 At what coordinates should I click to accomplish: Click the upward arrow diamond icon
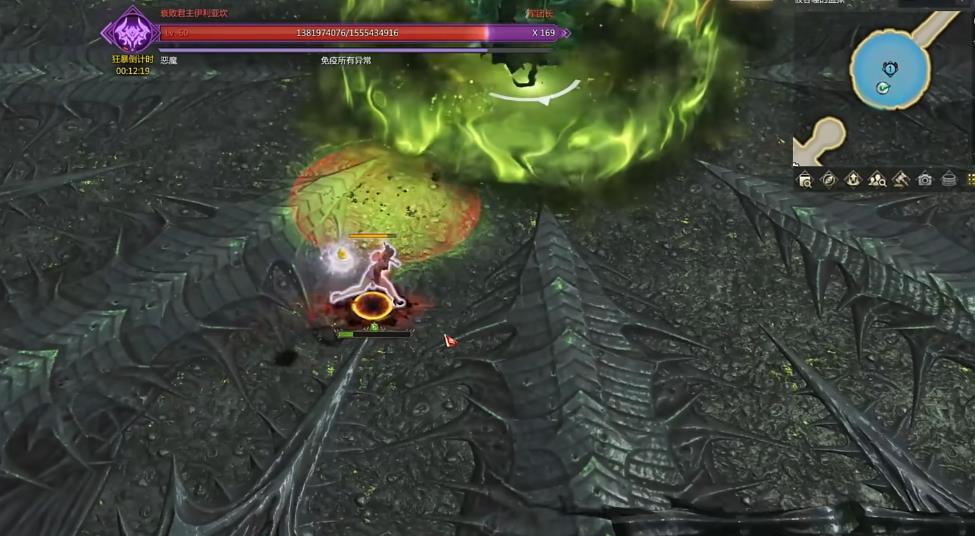[x=853, y=180]
